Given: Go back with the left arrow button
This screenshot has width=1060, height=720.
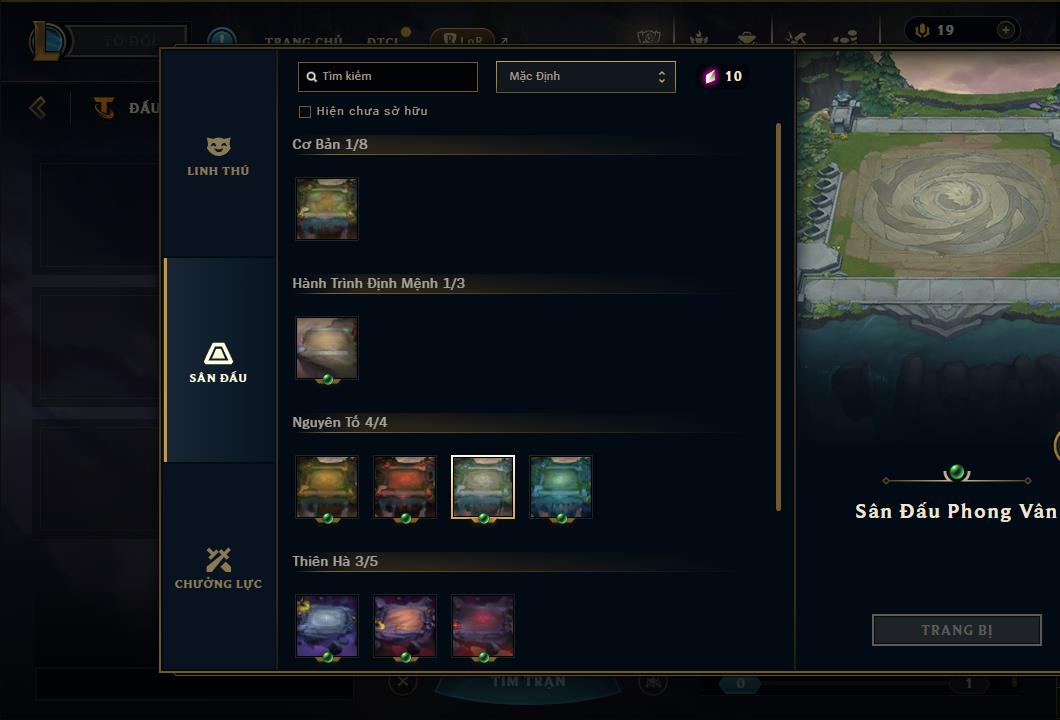Looking at the screenshot, I should point(38,107).
